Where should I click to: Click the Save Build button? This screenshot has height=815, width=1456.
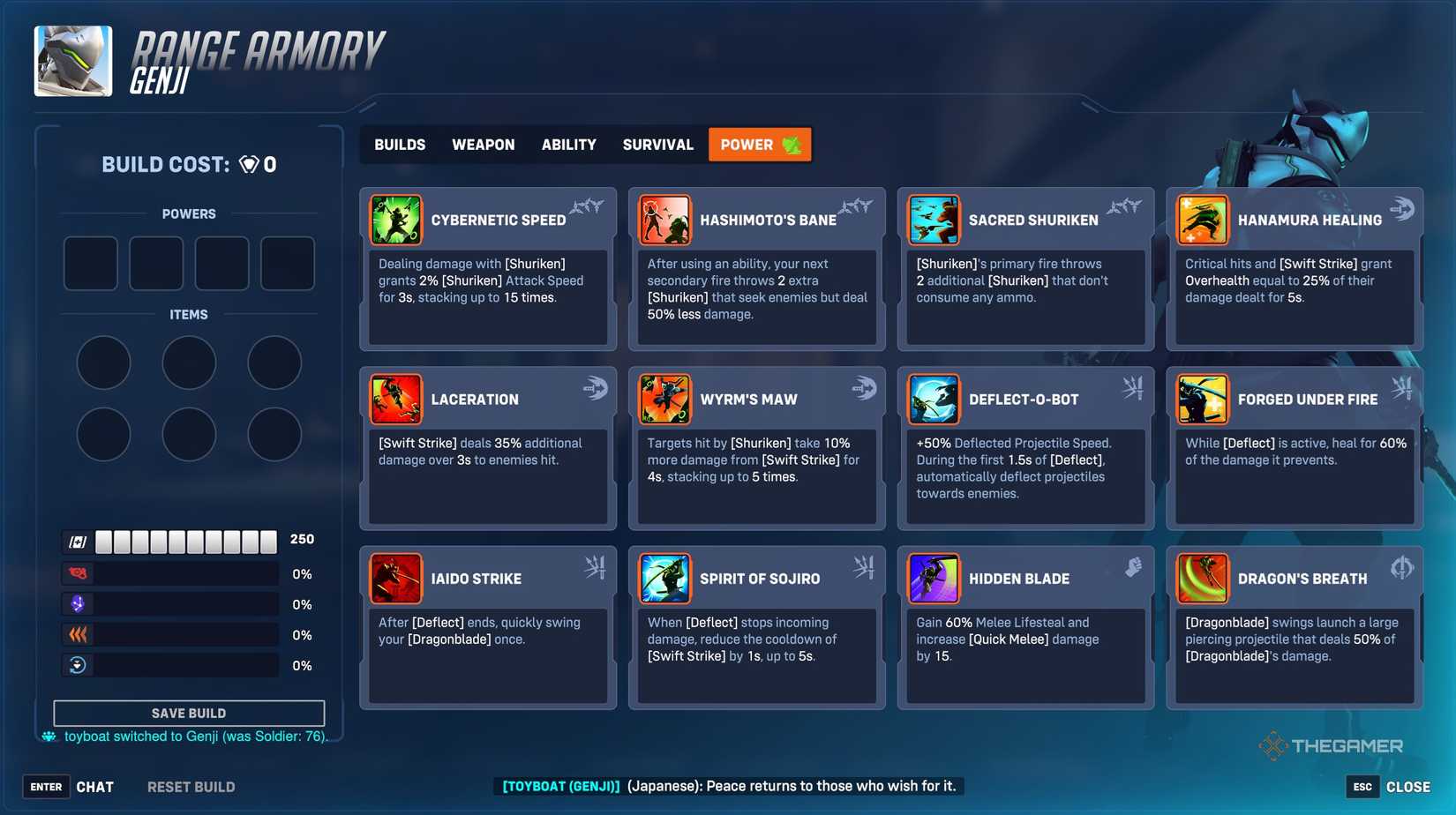(188, 713)
